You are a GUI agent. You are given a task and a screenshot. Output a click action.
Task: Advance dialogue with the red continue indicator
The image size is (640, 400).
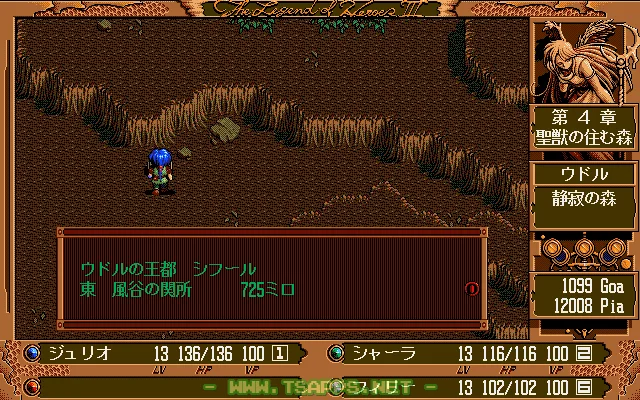click(x=472, y=289)
